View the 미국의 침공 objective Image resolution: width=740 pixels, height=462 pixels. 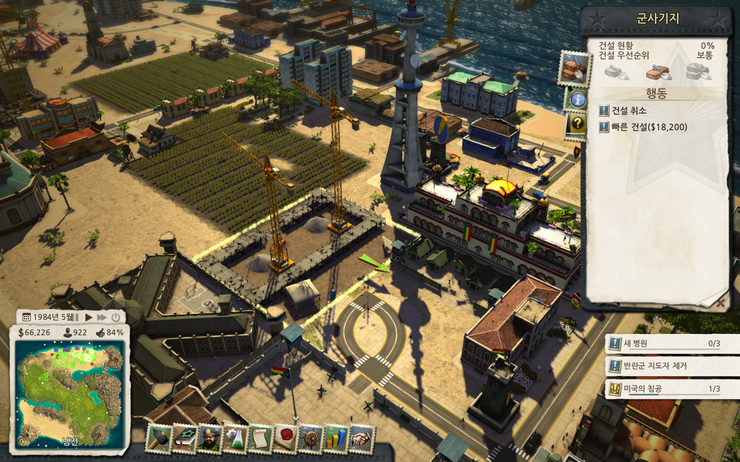(672, 388)
